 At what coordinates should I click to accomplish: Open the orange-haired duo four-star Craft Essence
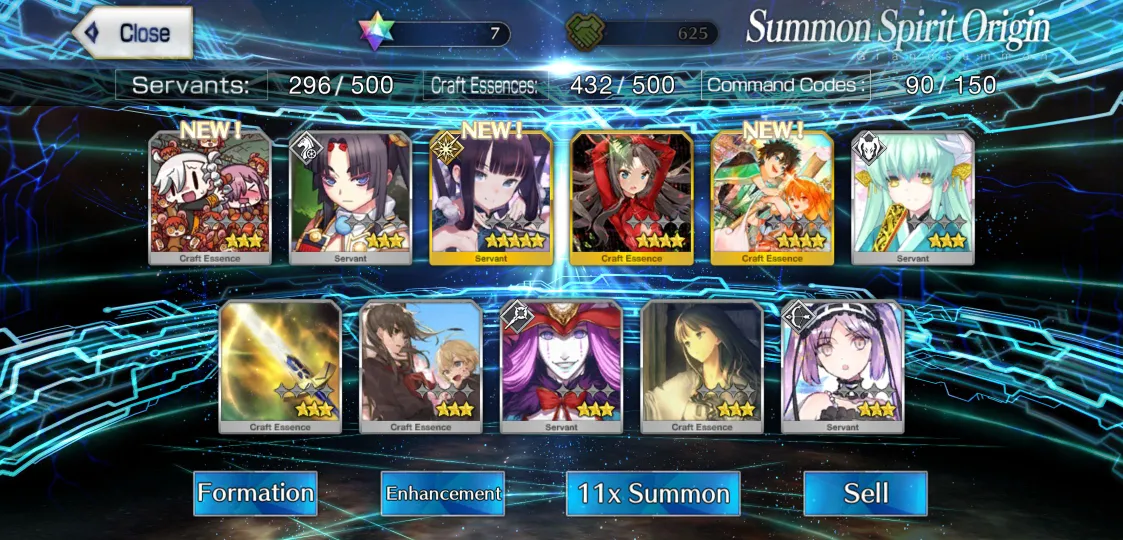(772, 197)
